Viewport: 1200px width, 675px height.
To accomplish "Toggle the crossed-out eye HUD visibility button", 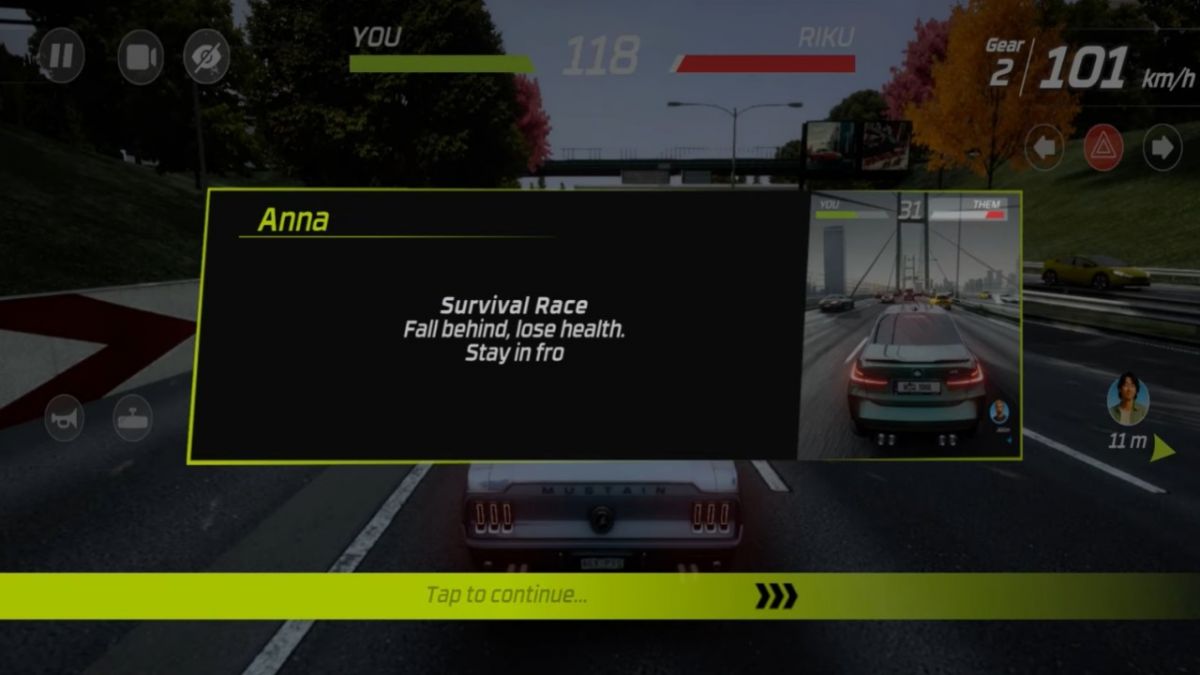I will [207, 56].
